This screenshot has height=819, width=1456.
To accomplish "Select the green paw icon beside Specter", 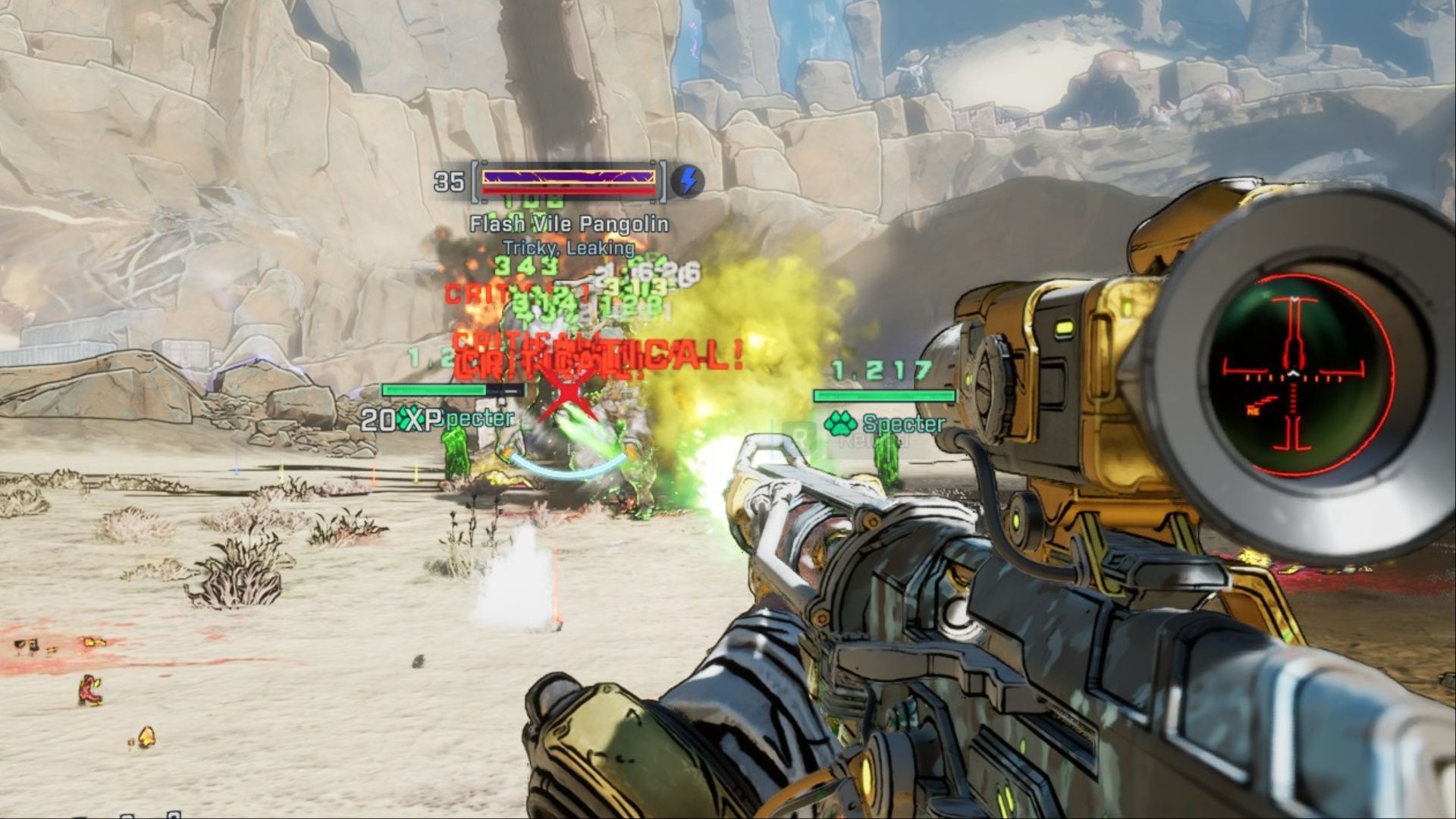I will pos(840,424).
